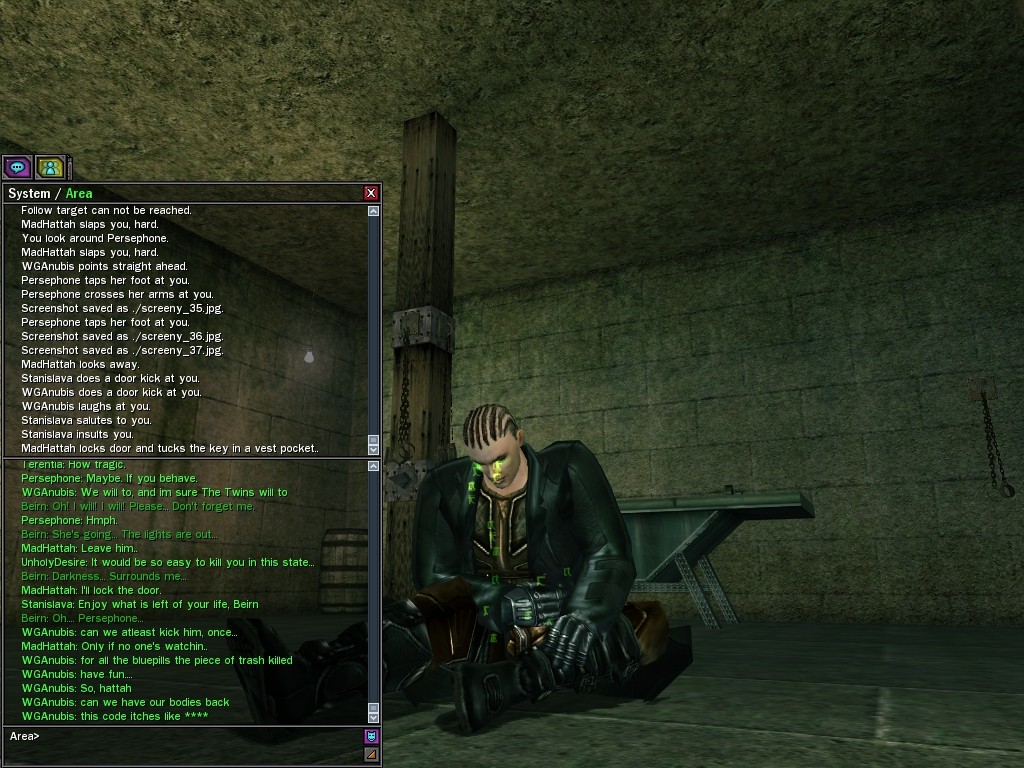
Task: Click the orange triangle resize button
Action: tap(372, 754)
